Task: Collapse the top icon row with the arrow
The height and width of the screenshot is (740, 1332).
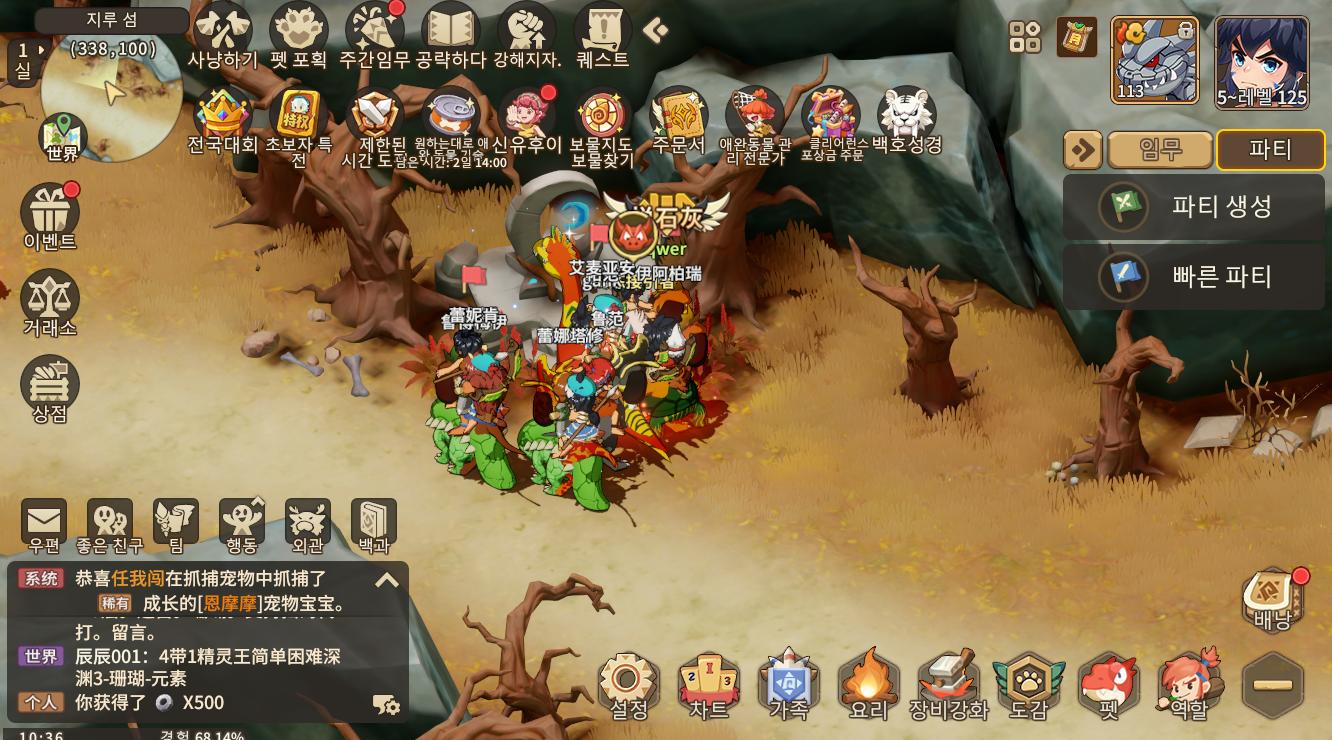Action: click(655, 31)
